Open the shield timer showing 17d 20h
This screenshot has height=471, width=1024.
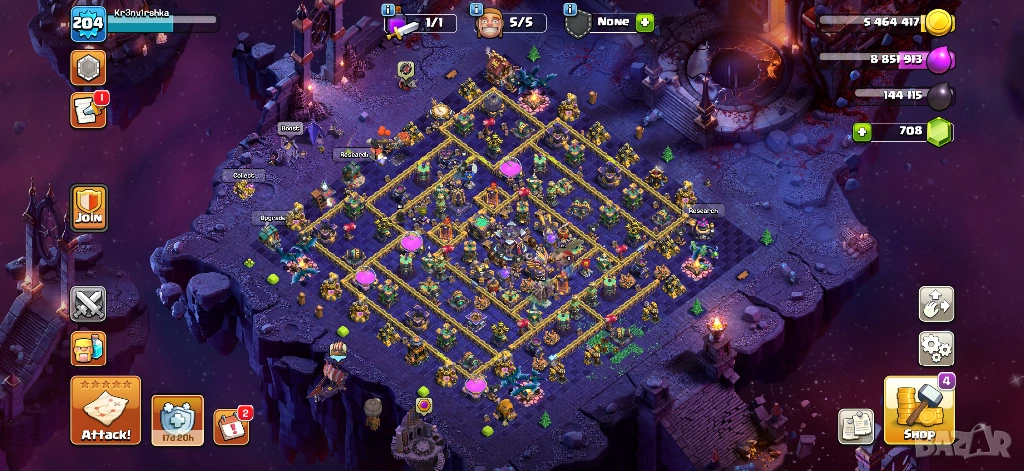click(177, 419)
